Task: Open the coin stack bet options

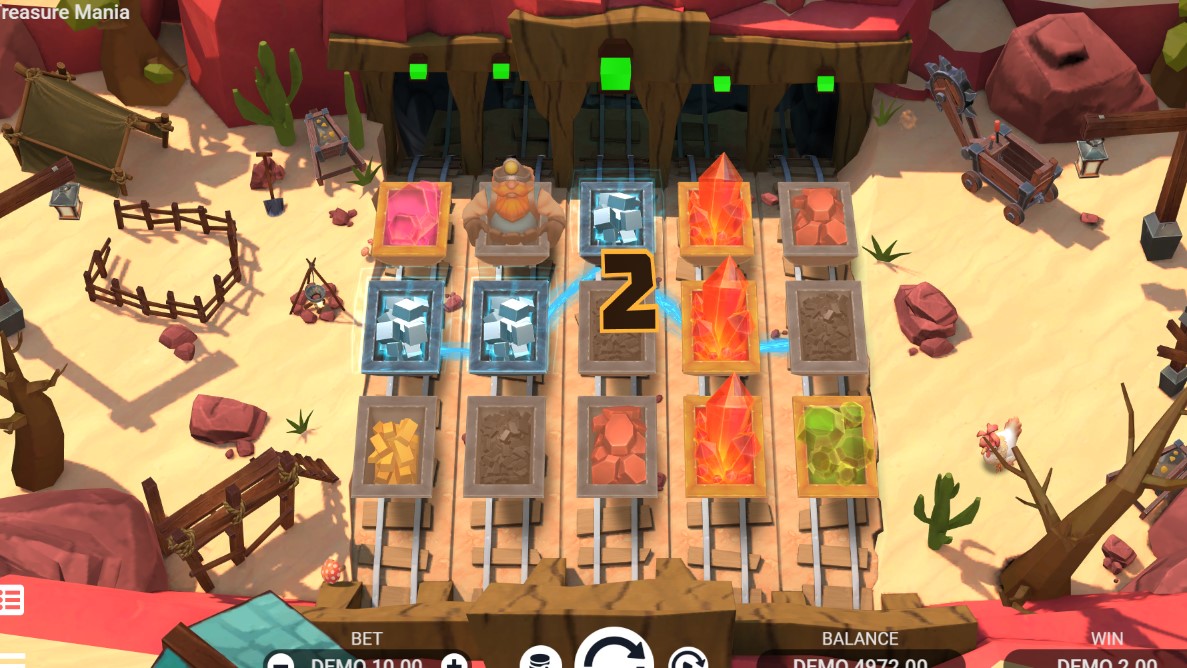Action: [540, 659]
